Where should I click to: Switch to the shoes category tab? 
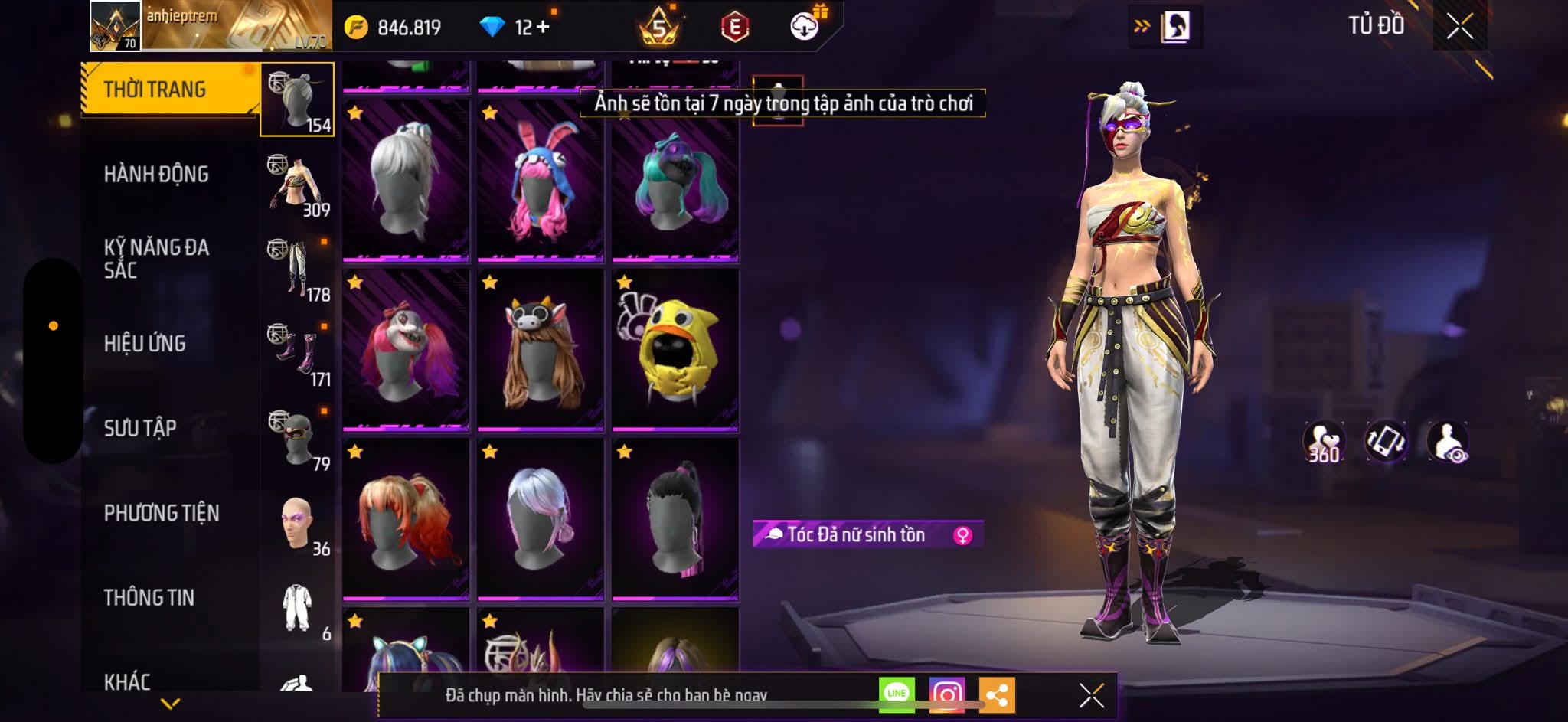coord(299,354)
